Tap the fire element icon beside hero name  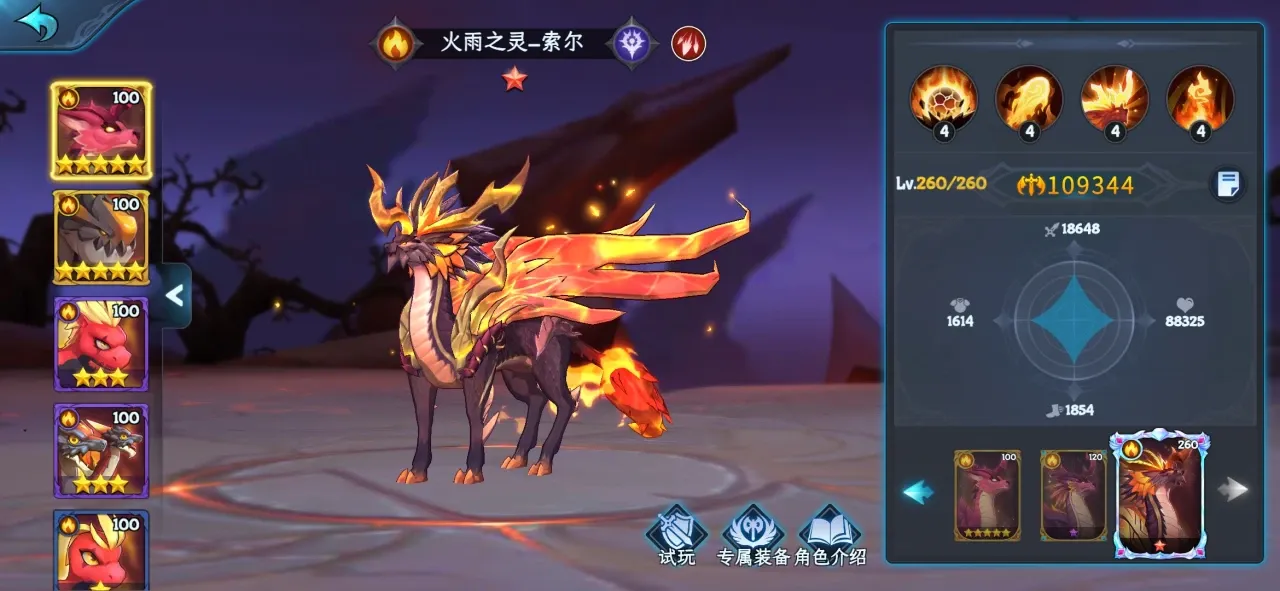(395, 44)
